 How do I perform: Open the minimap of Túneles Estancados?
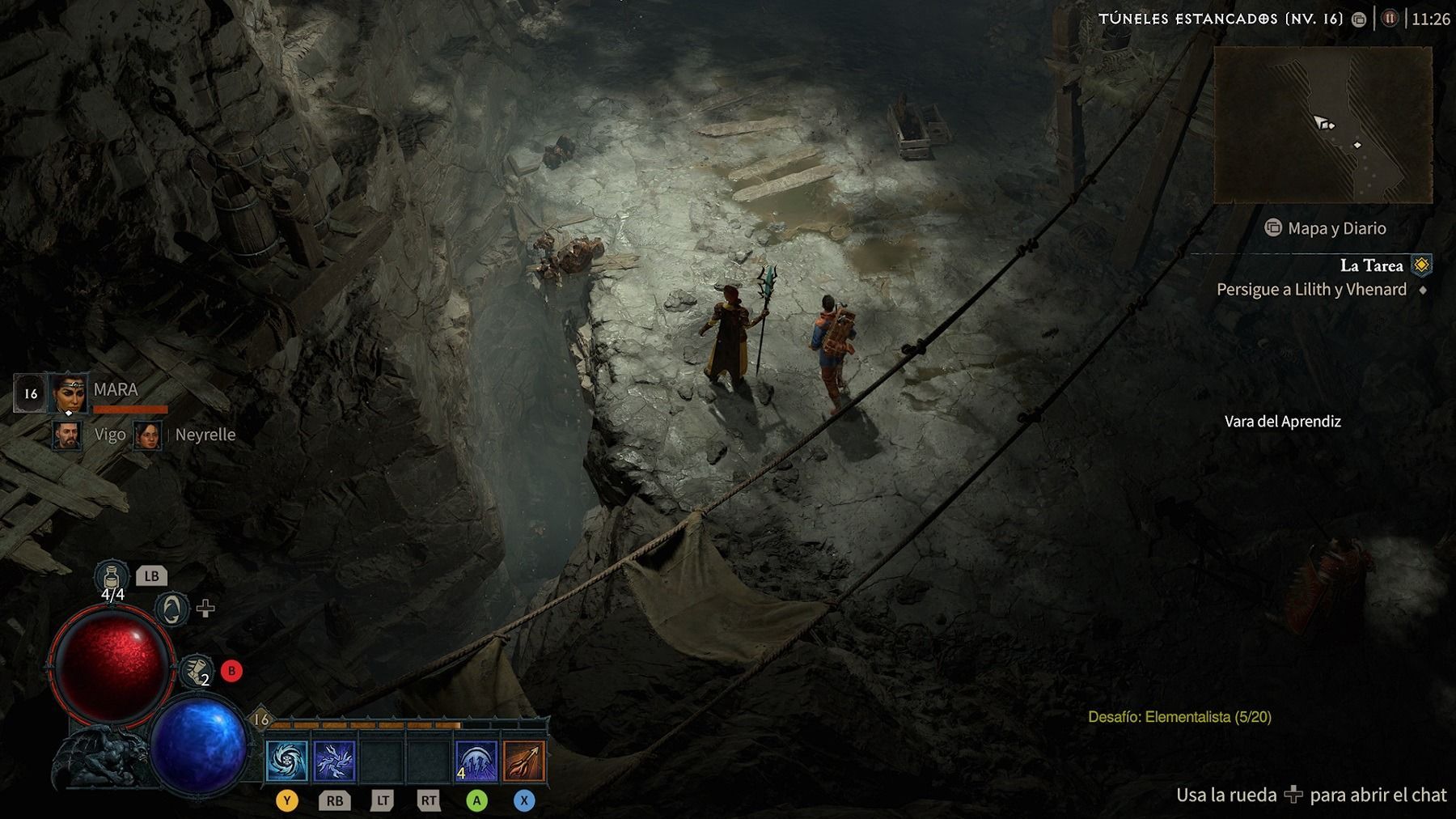pyautogui.click(x=1323, y=124)
